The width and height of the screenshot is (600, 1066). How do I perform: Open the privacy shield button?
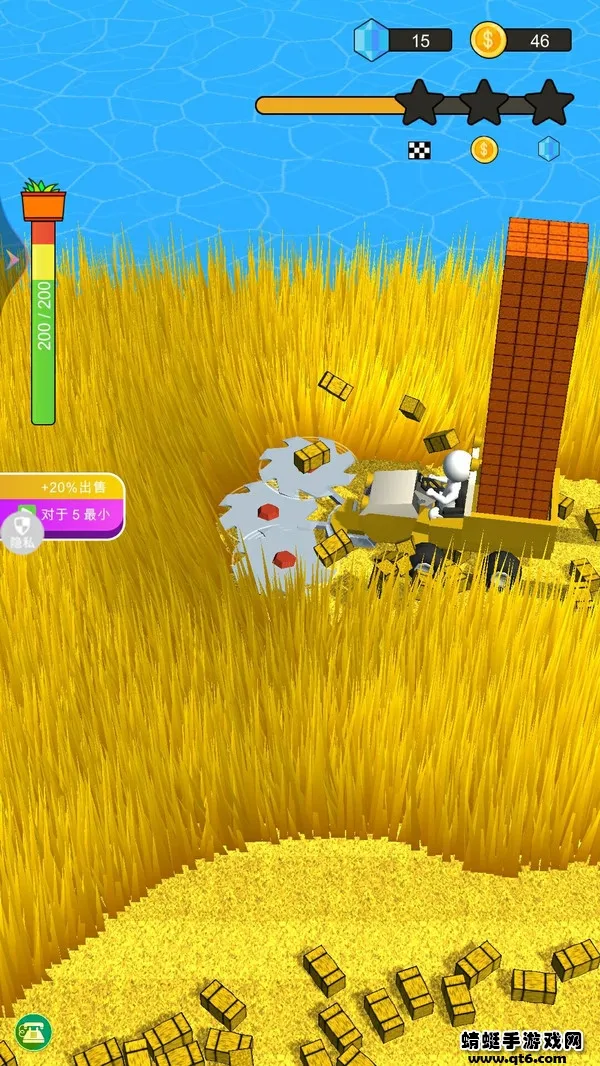pyautogui.click(x=21, y=531)
